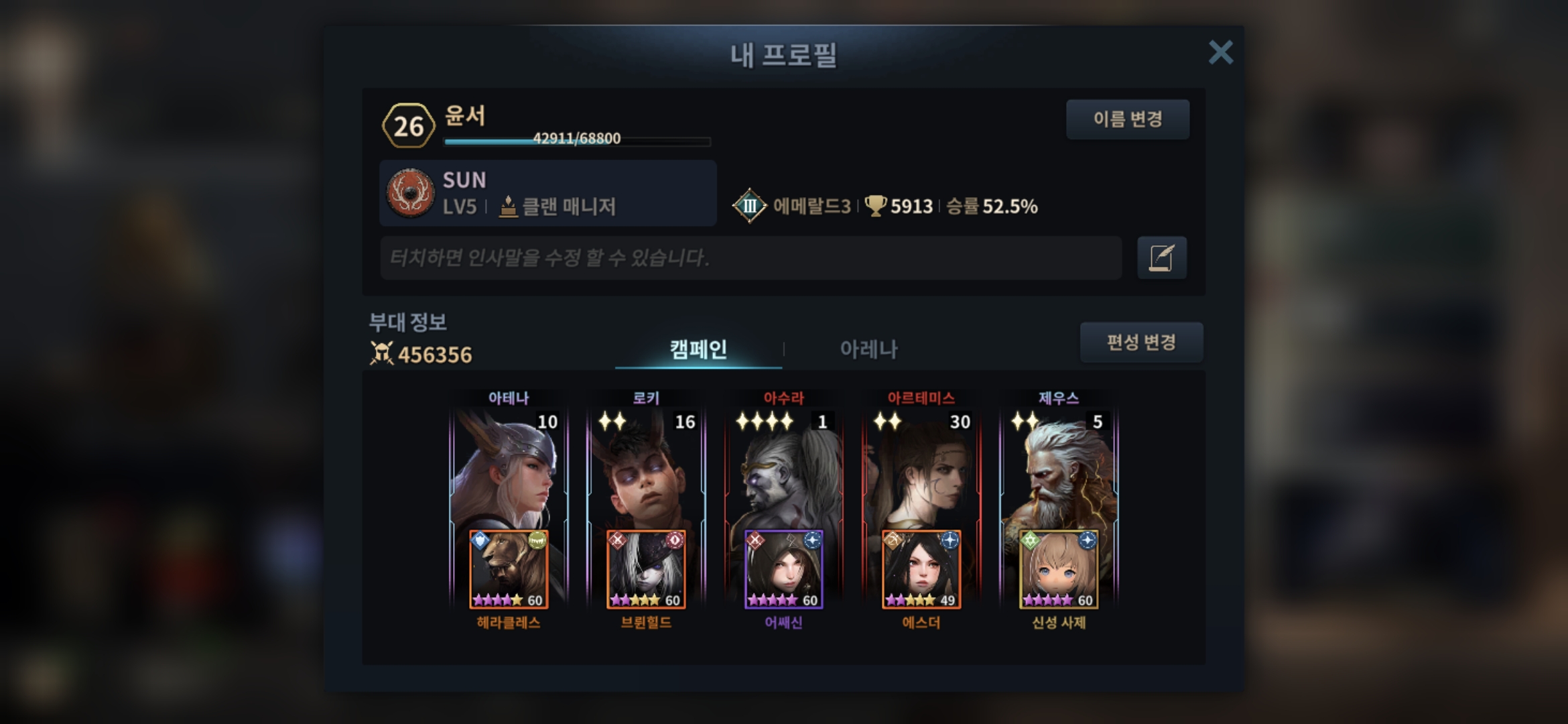View the 브륀힐드 hero portrait
Screen dimensions: 1568x724
click(x=646, y=570)
